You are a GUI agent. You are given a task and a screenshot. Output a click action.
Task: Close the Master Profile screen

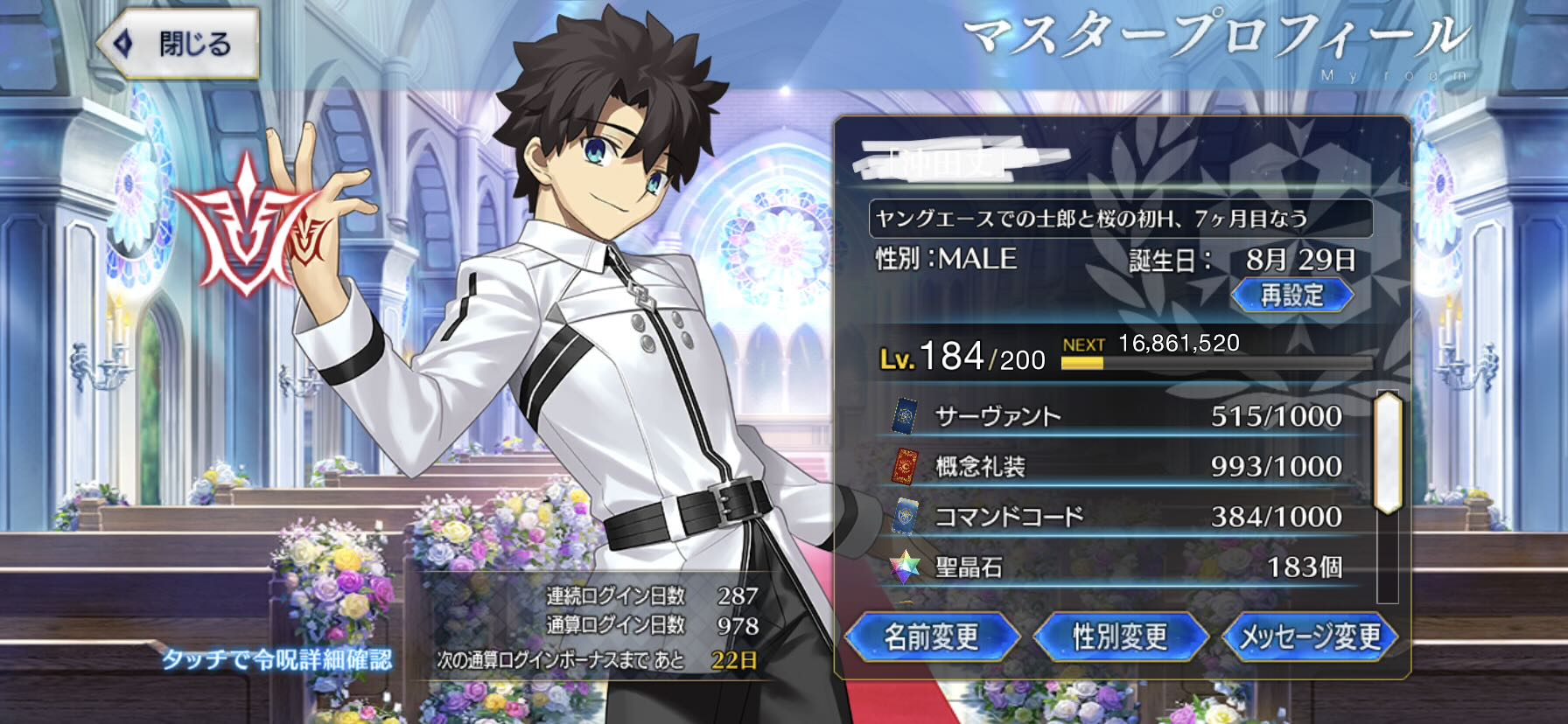tap(178, 43)
